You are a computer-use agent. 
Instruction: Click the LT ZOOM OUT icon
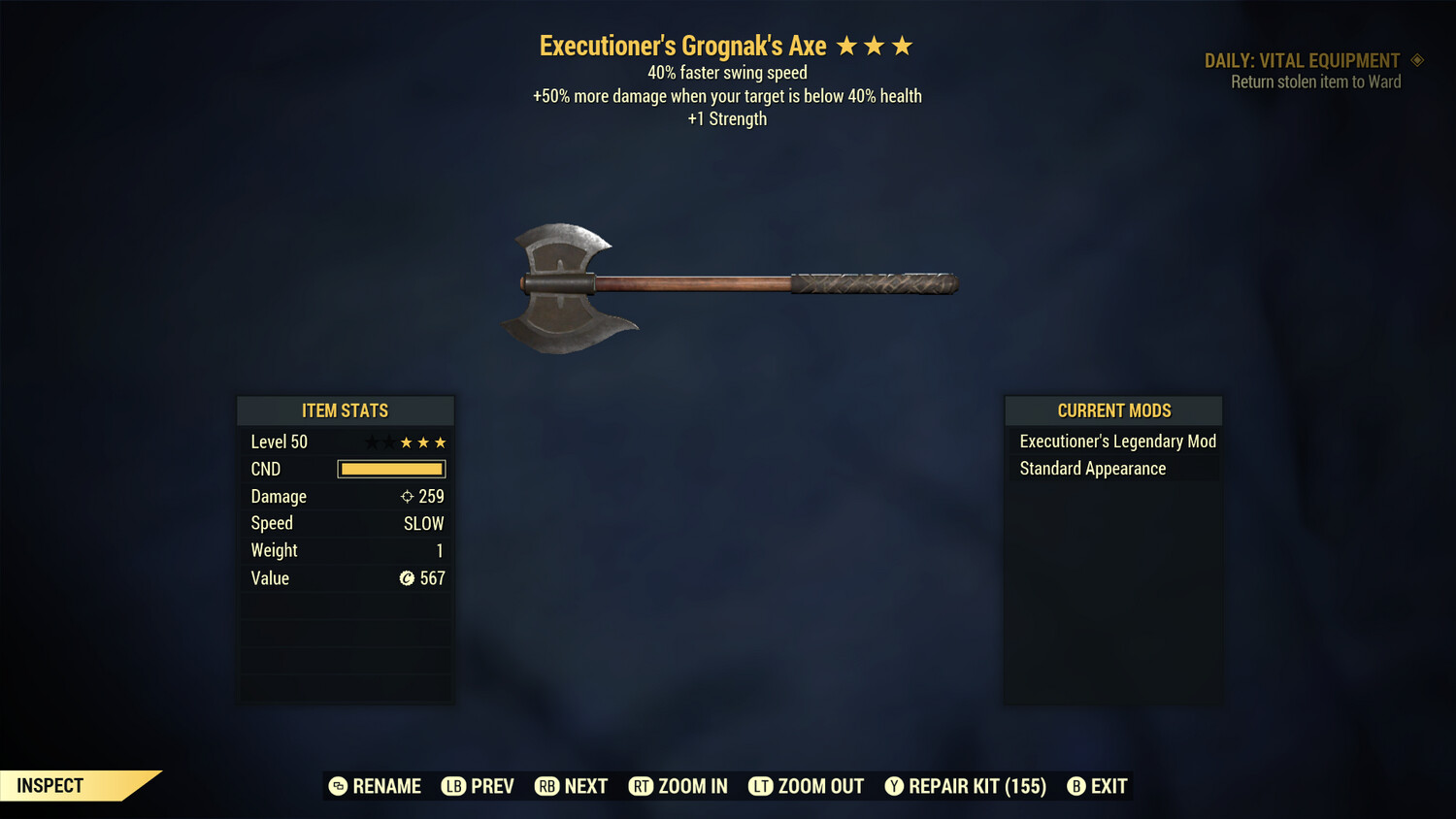click(761, 786)
